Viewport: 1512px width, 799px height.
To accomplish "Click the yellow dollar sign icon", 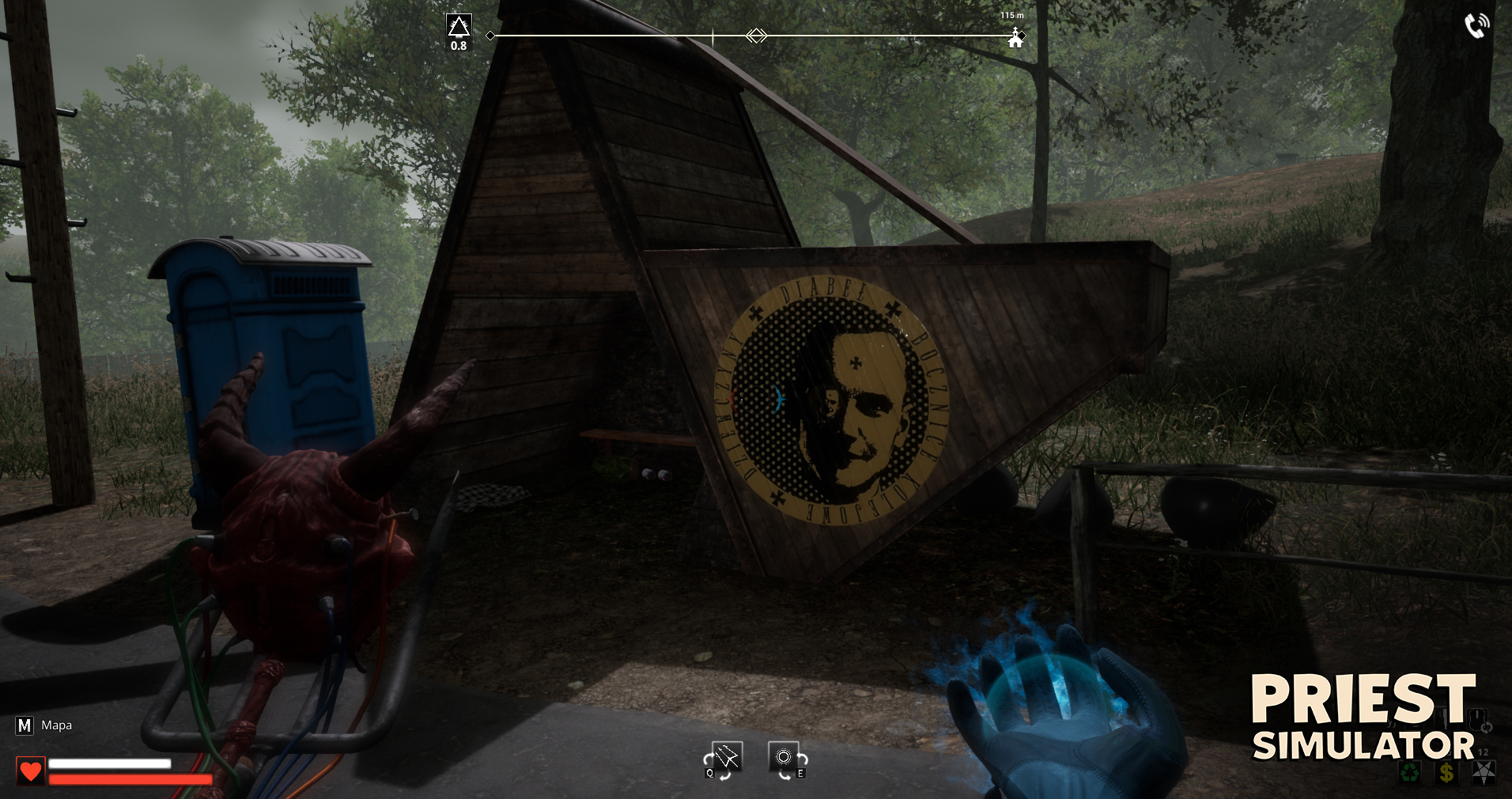I will click(x=1446, y=772).
